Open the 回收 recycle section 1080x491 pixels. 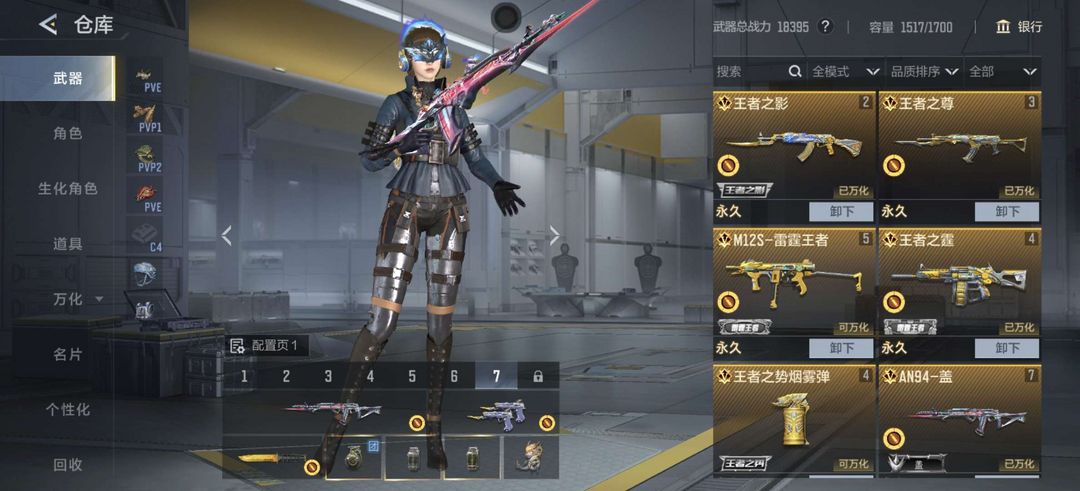67,464
